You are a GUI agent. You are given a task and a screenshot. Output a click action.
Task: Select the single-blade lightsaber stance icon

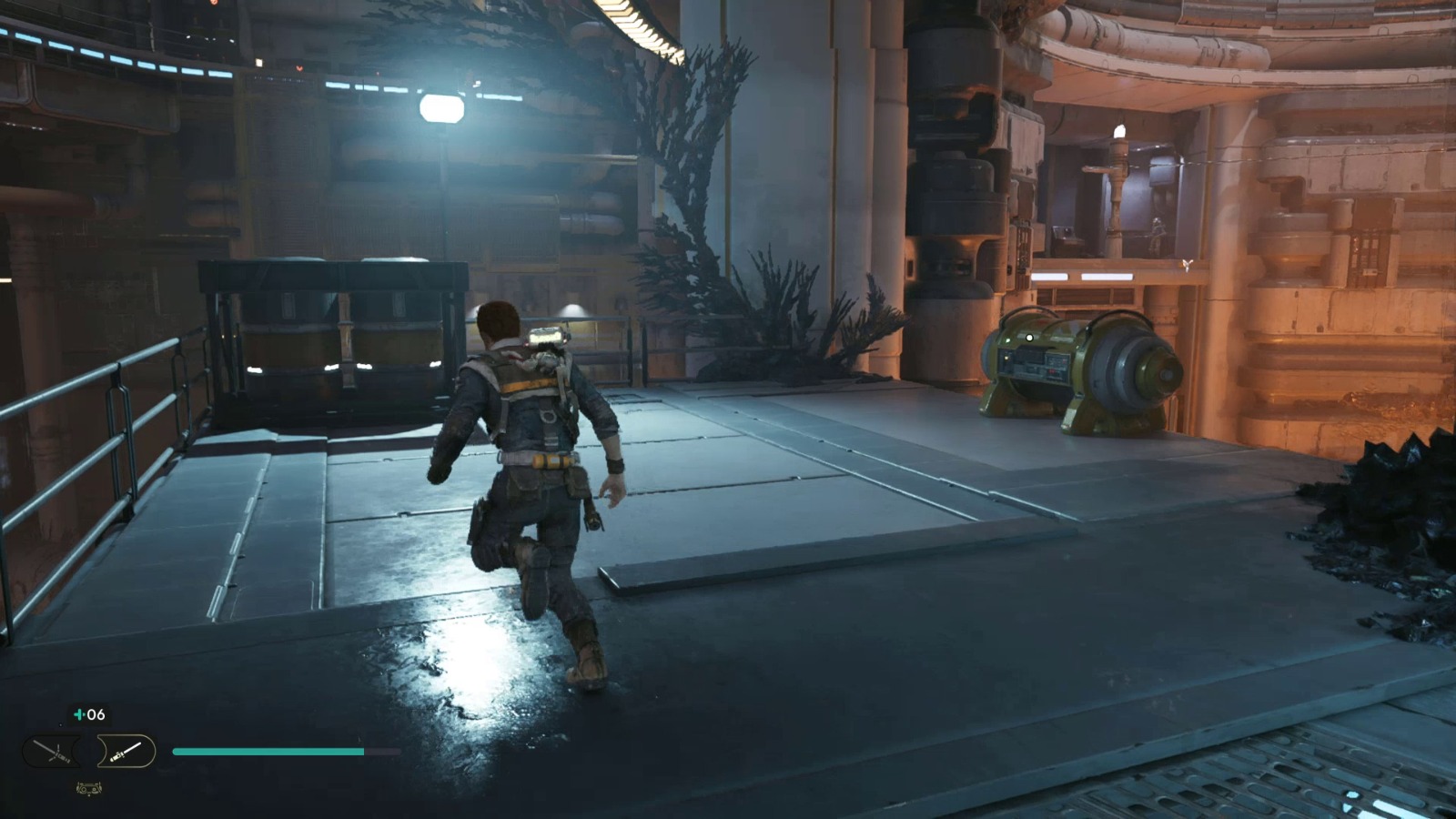126,752
